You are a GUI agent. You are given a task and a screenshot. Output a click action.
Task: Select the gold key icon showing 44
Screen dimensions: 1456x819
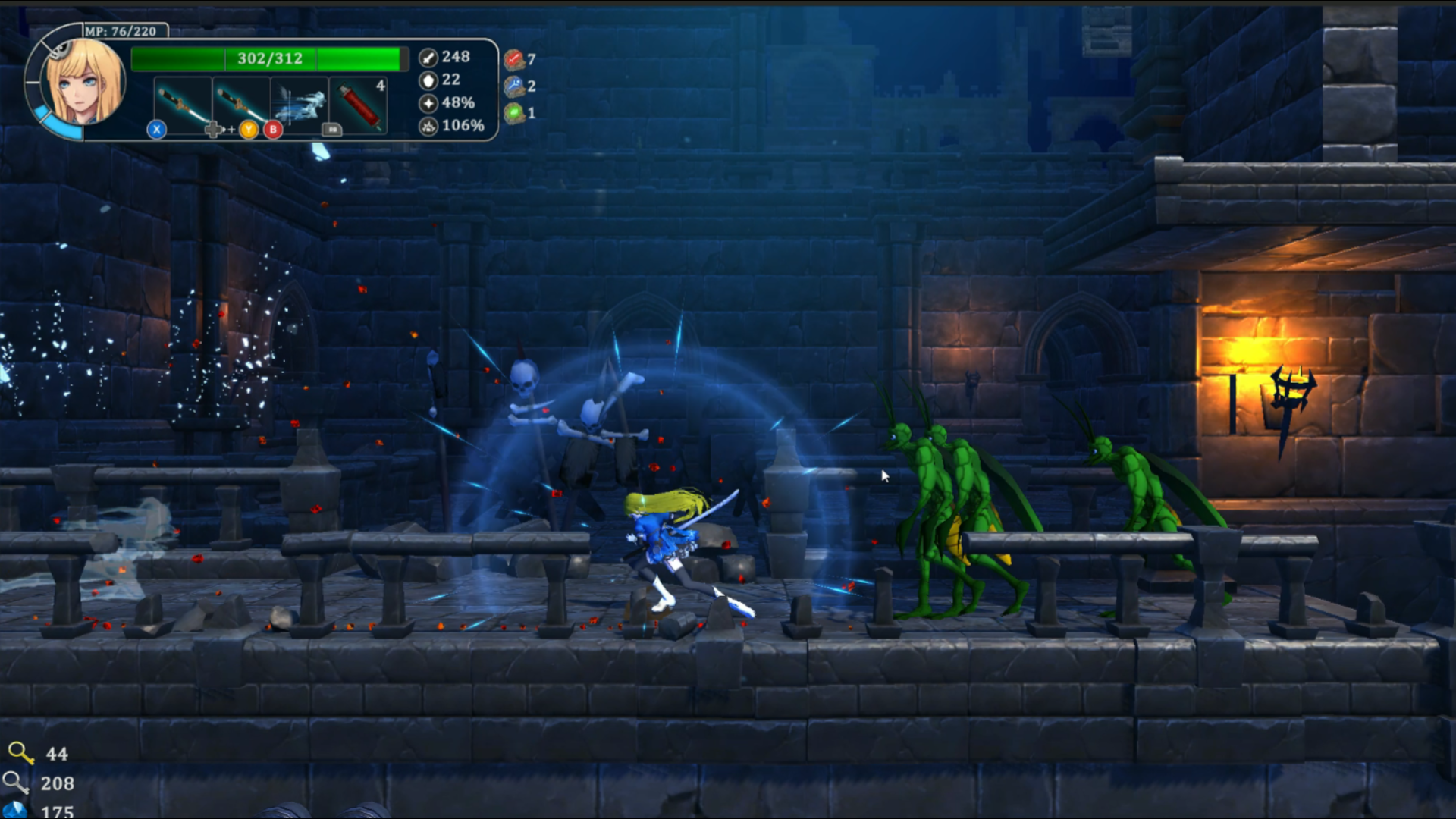click(x=20, y=754)
